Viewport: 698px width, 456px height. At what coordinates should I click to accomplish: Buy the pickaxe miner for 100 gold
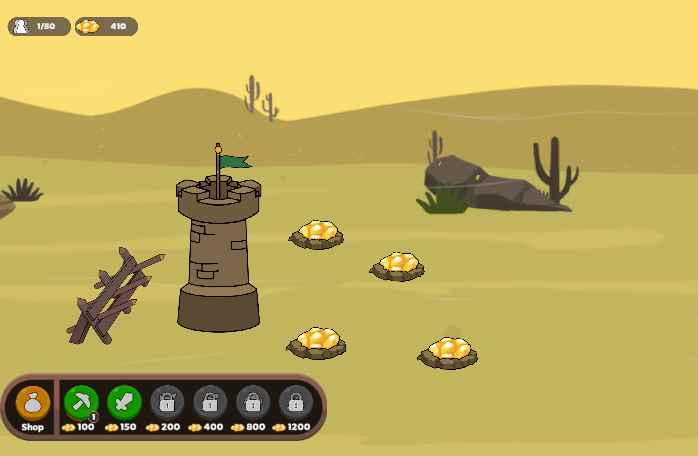81,402
